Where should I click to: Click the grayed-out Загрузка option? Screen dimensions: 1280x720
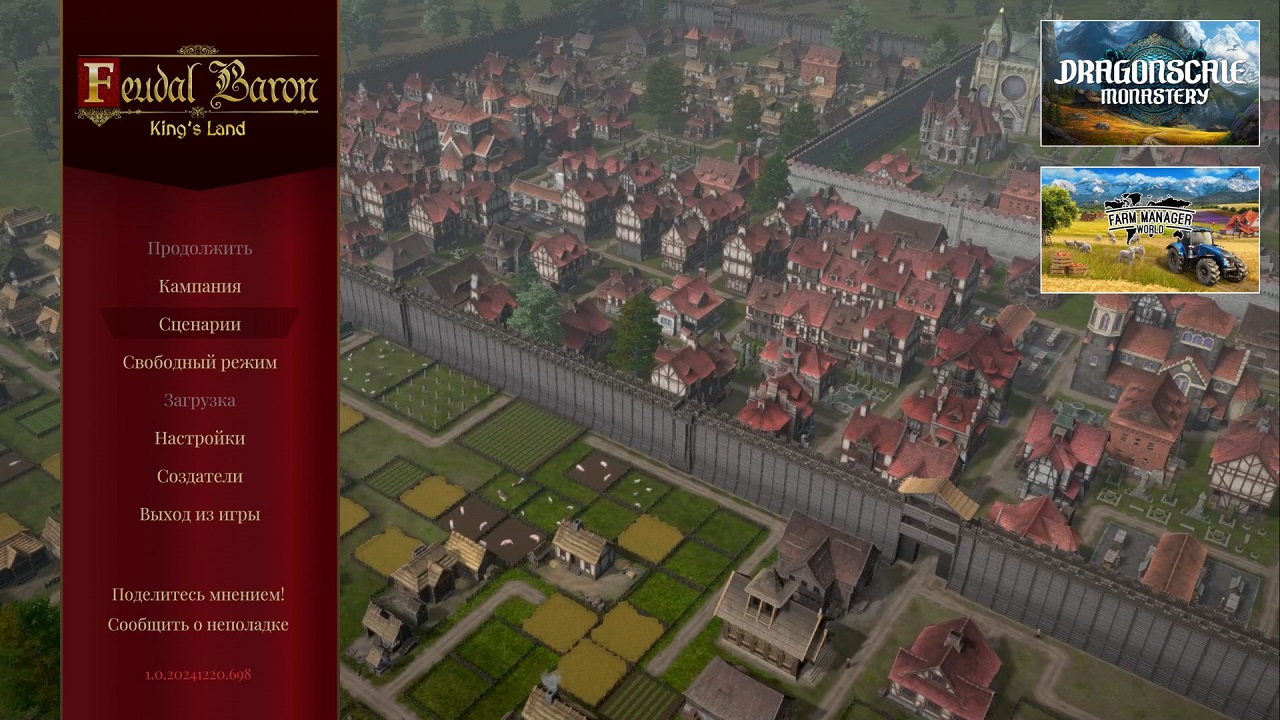pyautogui.click(x=199, y=400)
